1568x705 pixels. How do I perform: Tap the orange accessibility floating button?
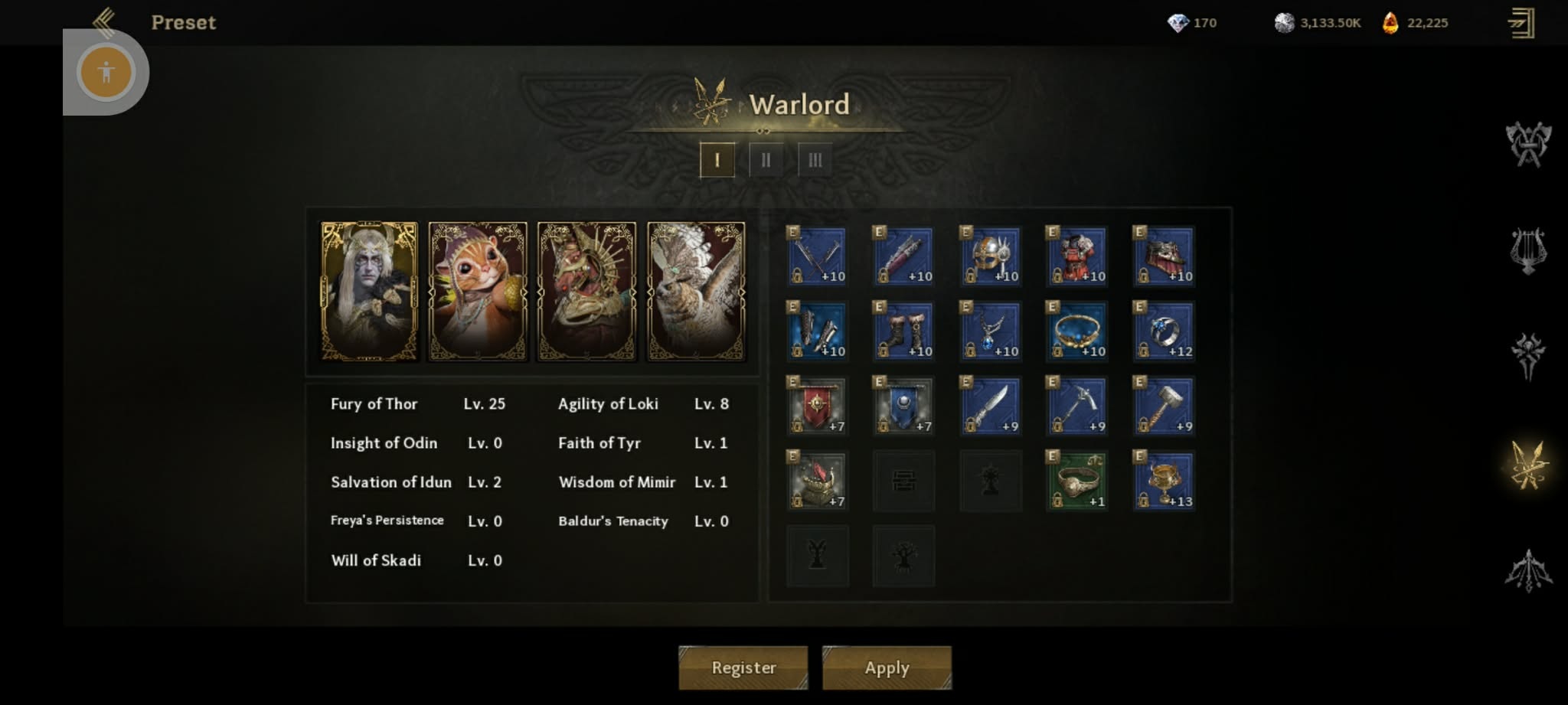point(106,73)
